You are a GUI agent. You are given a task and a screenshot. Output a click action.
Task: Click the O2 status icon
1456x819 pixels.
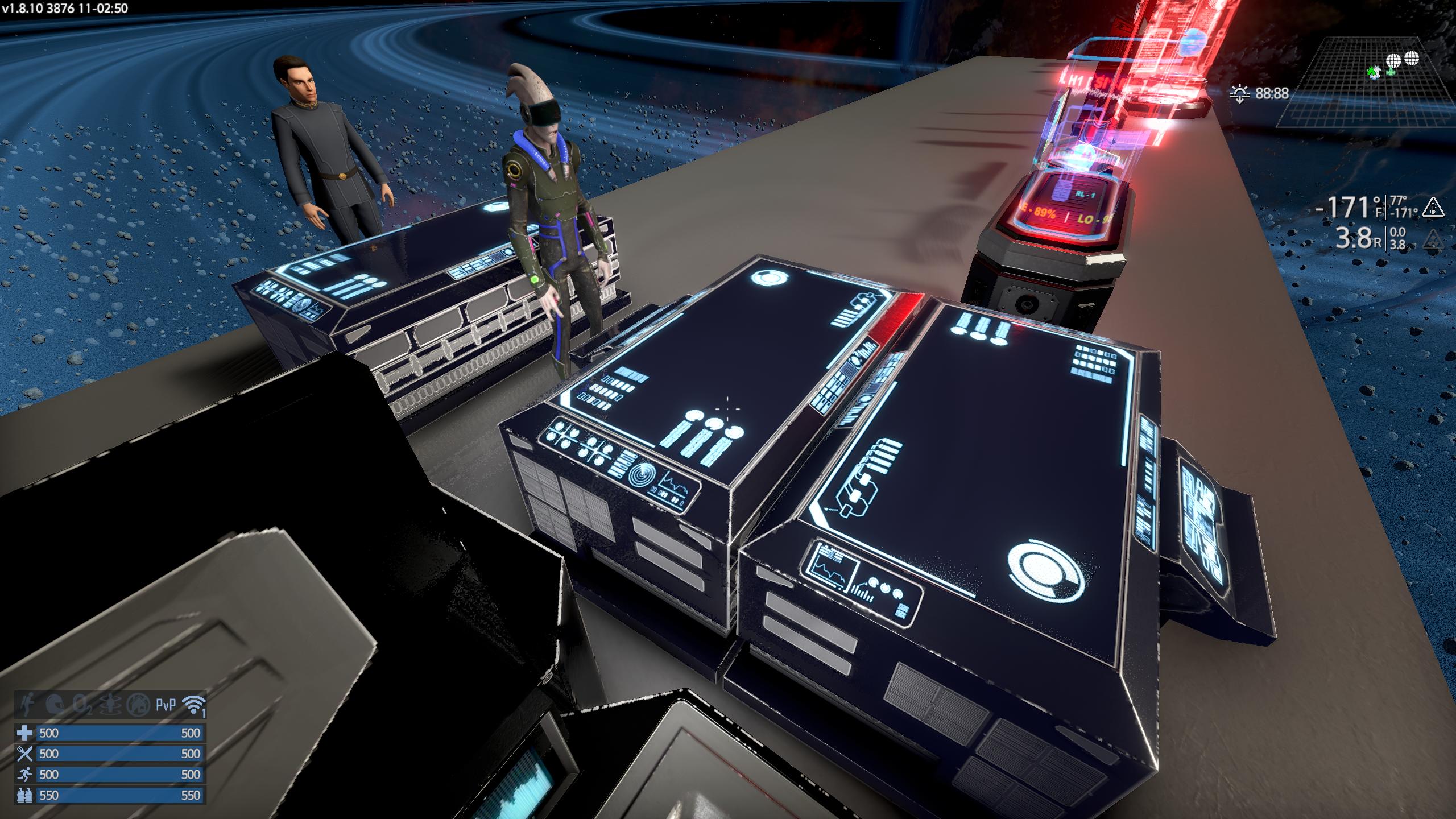tap(83, 706)
